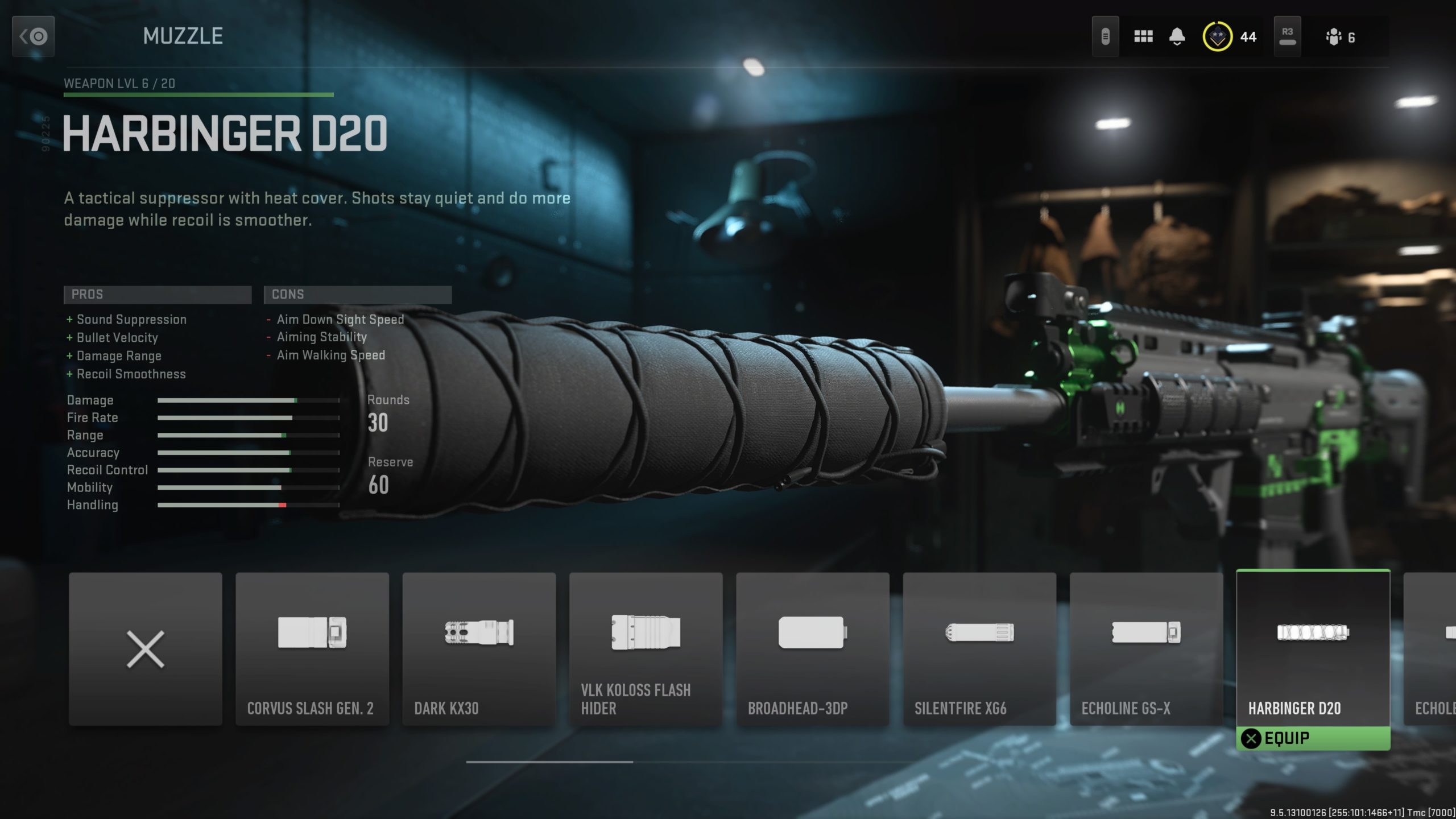Image resolution: width=1456 pixels, height=819 pixels.
Task: Click the back navigation icon
Action: pos(32,36)
